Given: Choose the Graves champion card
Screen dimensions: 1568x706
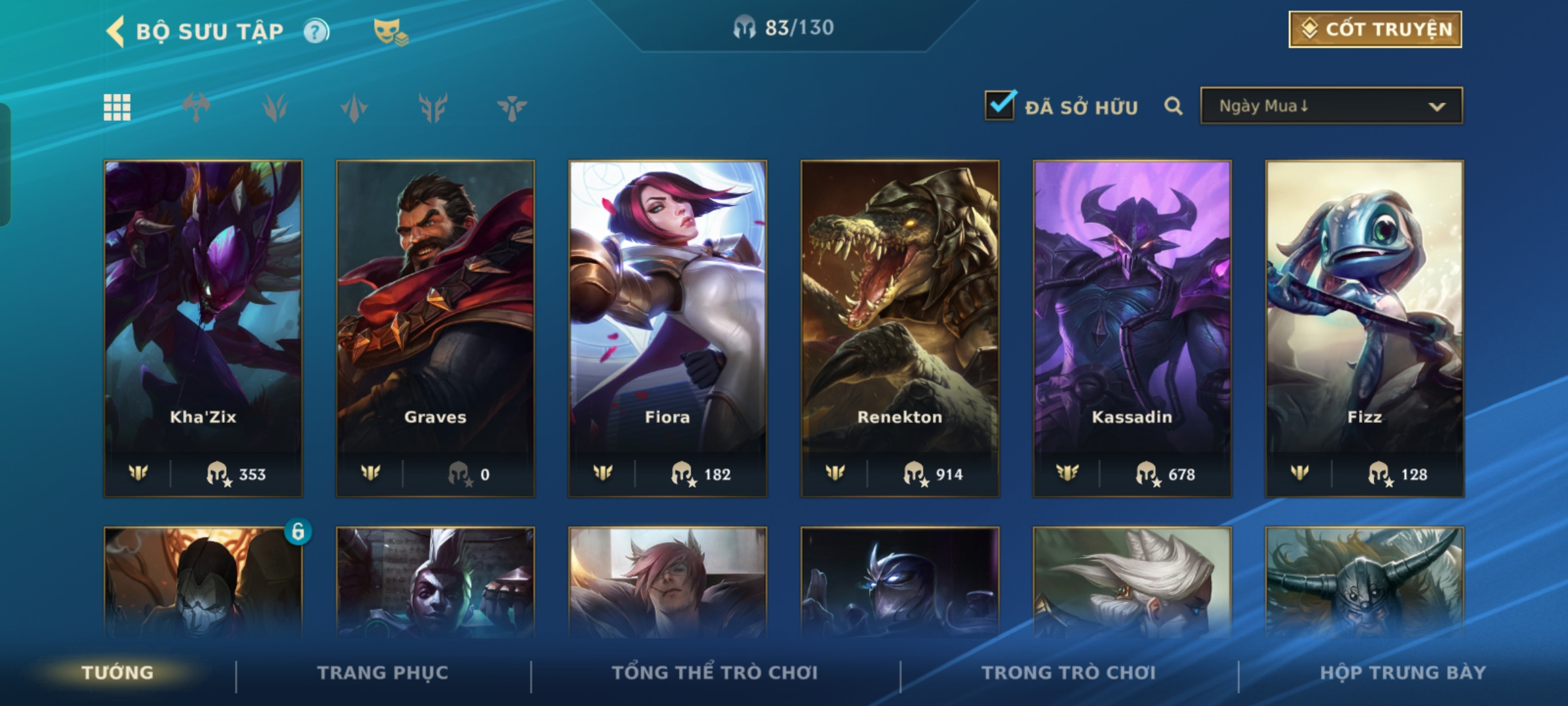Looking at the screenshot, I should click(x=435, y=328).
